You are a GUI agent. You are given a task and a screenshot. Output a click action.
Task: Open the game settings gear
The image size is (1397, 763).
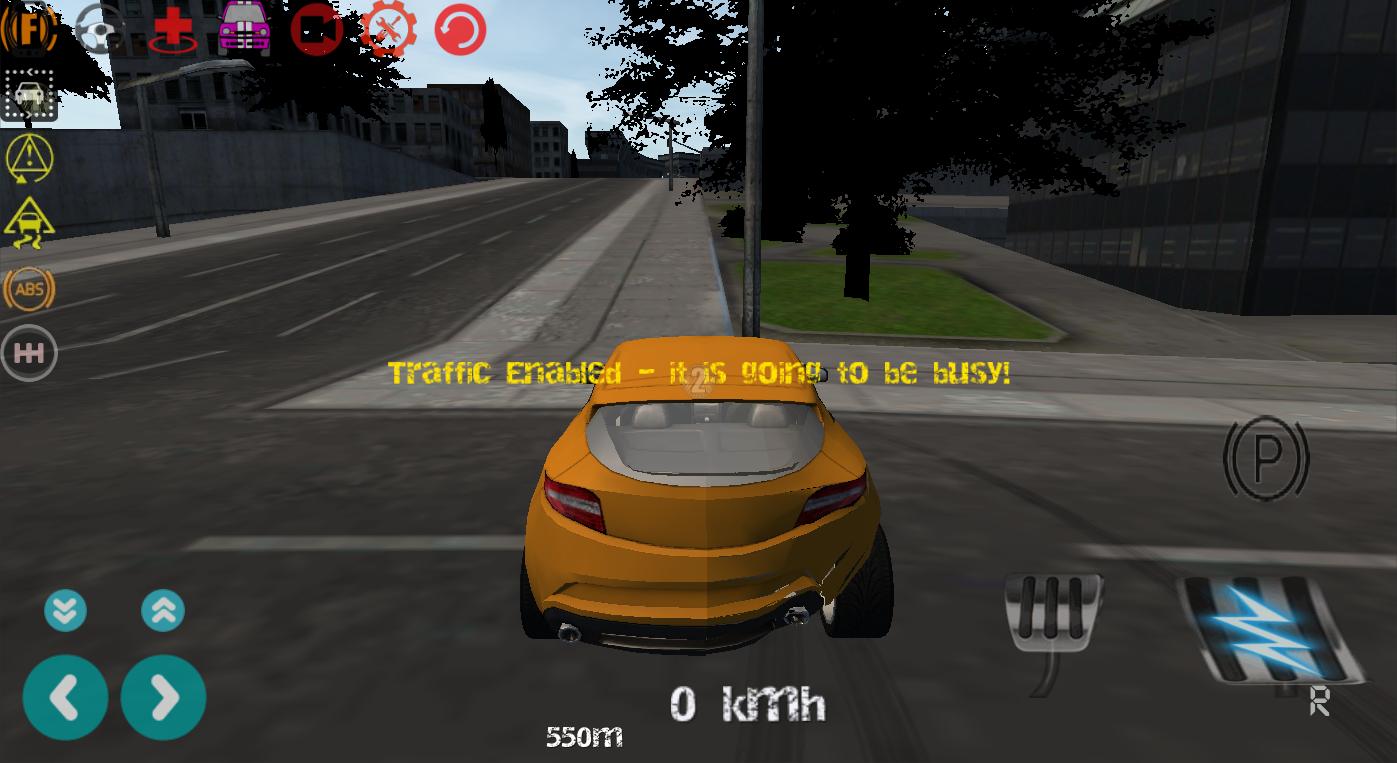pyautogui.click(x=387, y=28)
